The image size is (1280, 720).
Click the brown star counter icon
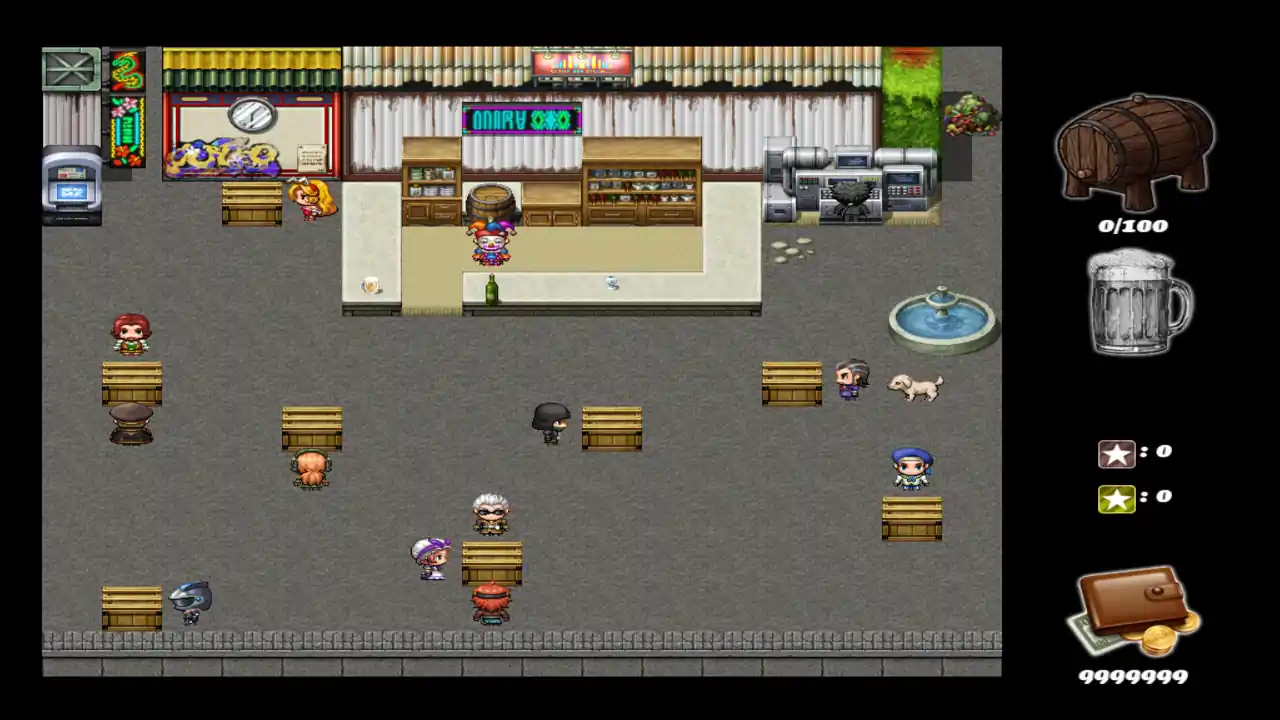1117,452
